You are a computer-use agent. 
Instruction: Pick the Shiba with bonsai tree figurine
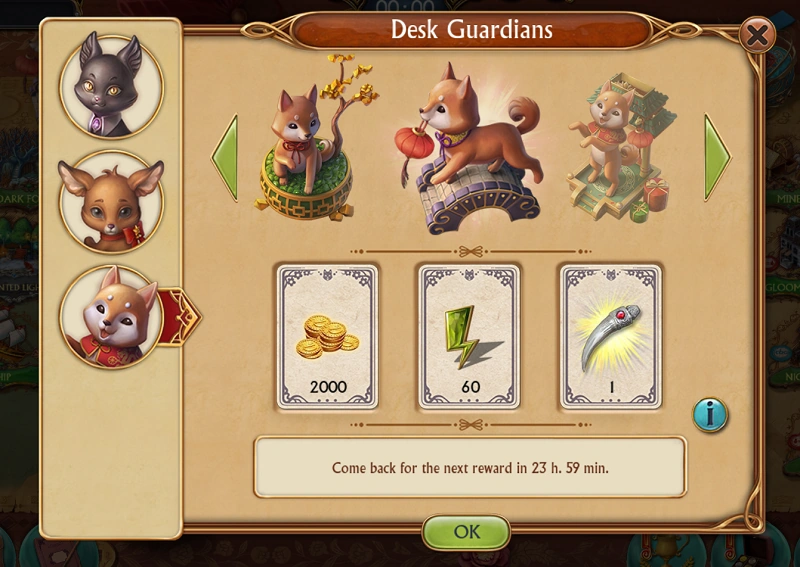(308, 143)
